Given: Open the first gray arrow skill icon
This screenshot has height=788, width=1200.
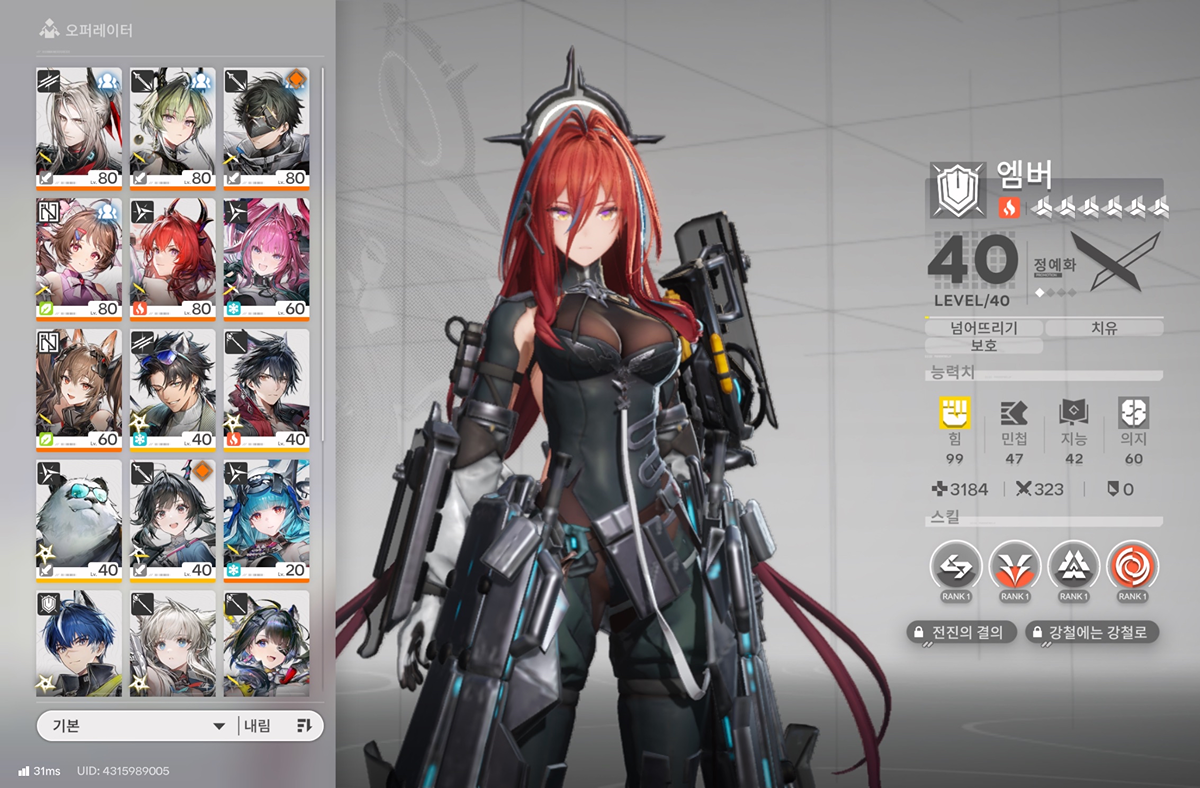Looking at the screenshot, I should click(x=956, y=567).
